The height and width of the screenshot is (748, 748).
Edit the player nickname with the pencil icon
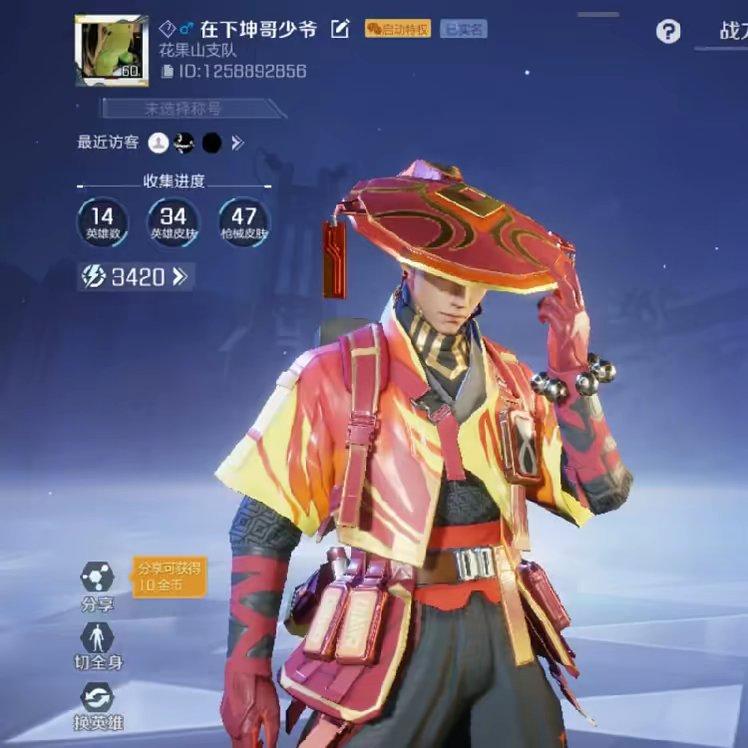[x=340, y=30]
